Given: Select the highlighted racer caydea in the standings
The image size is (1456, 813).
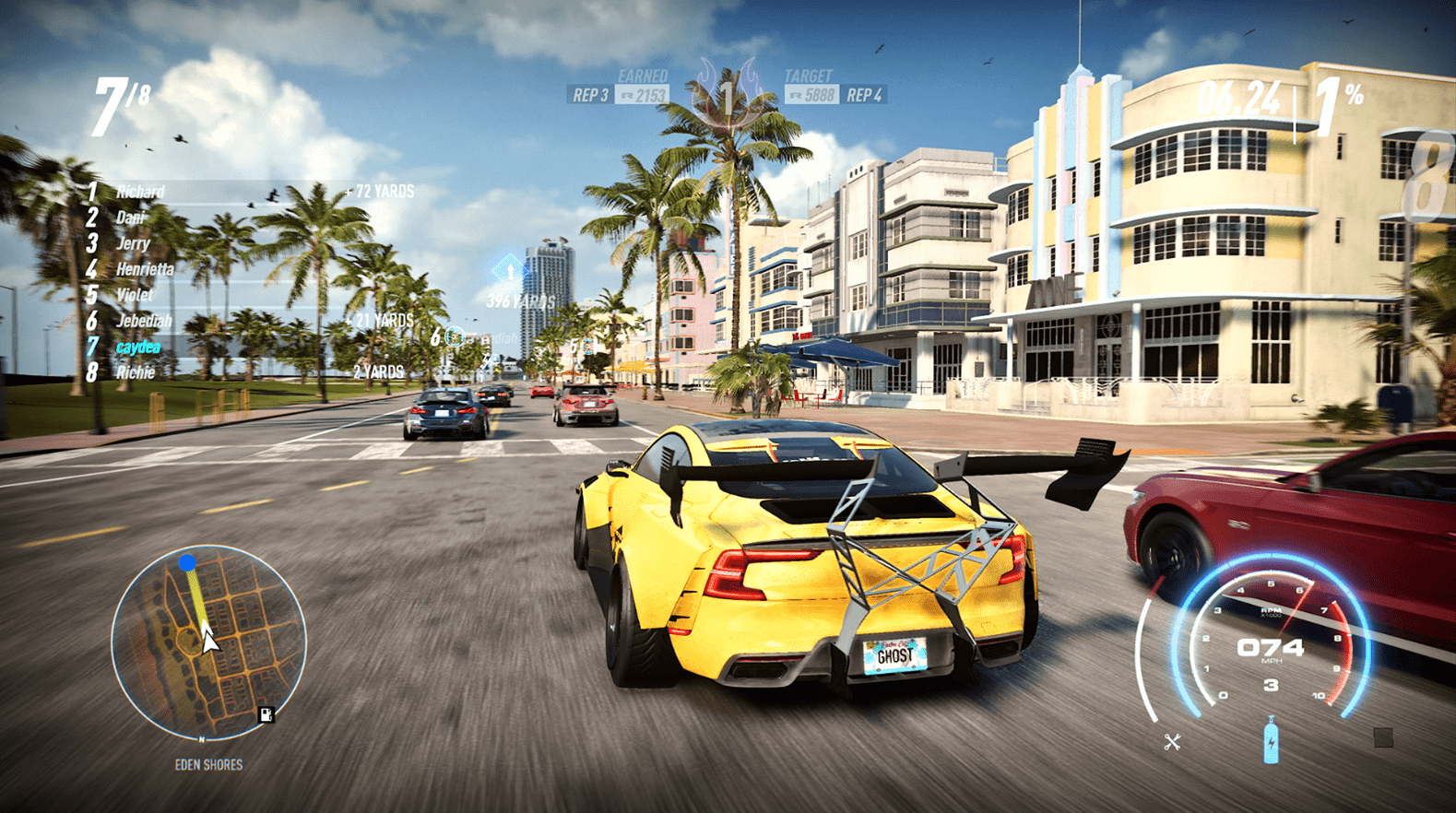Looking at the screenshot, I should [x=136, y=345].
